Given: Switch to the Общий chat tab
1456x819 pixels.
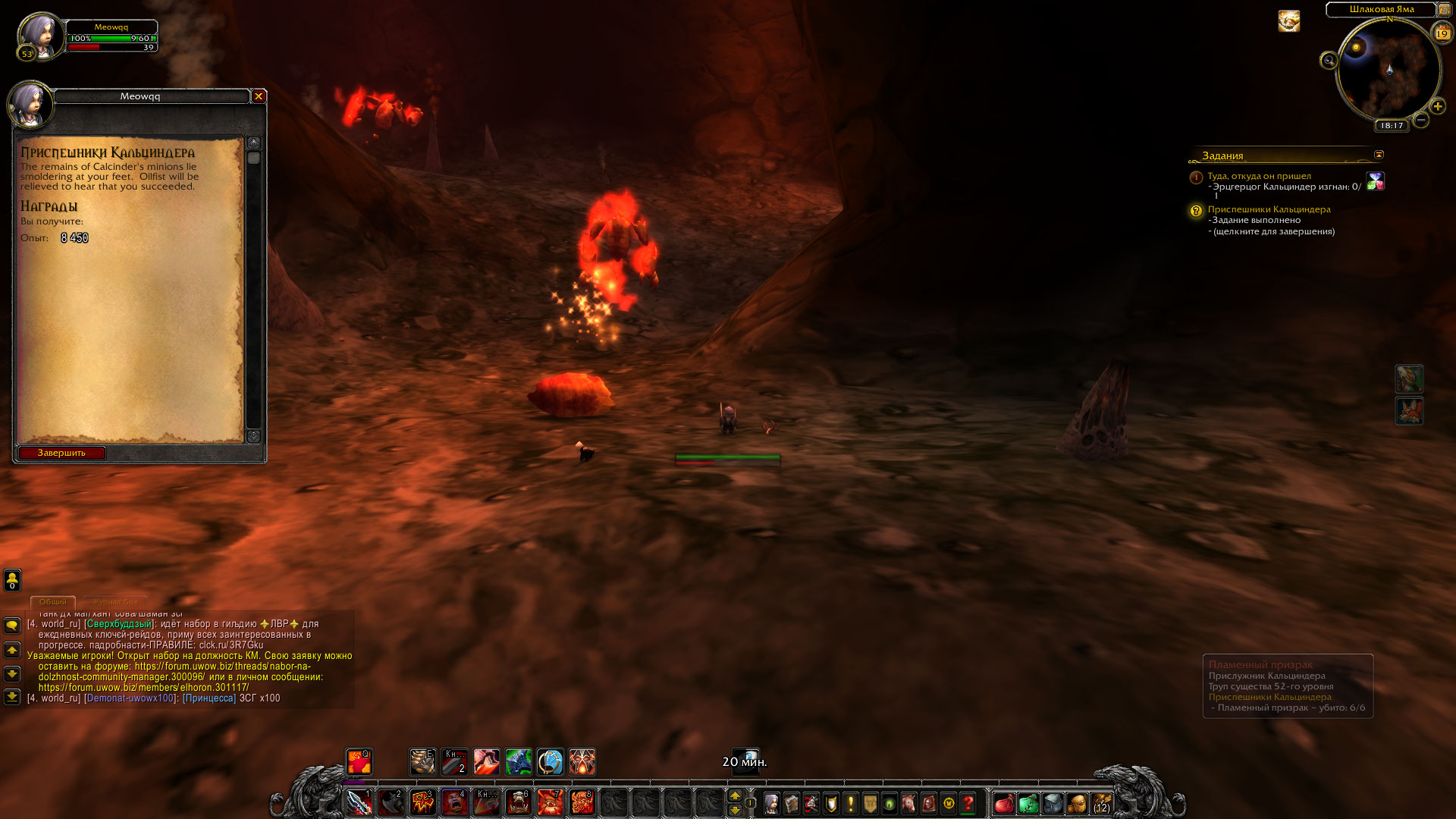Looking at the screenshot, I should [53, 601].
